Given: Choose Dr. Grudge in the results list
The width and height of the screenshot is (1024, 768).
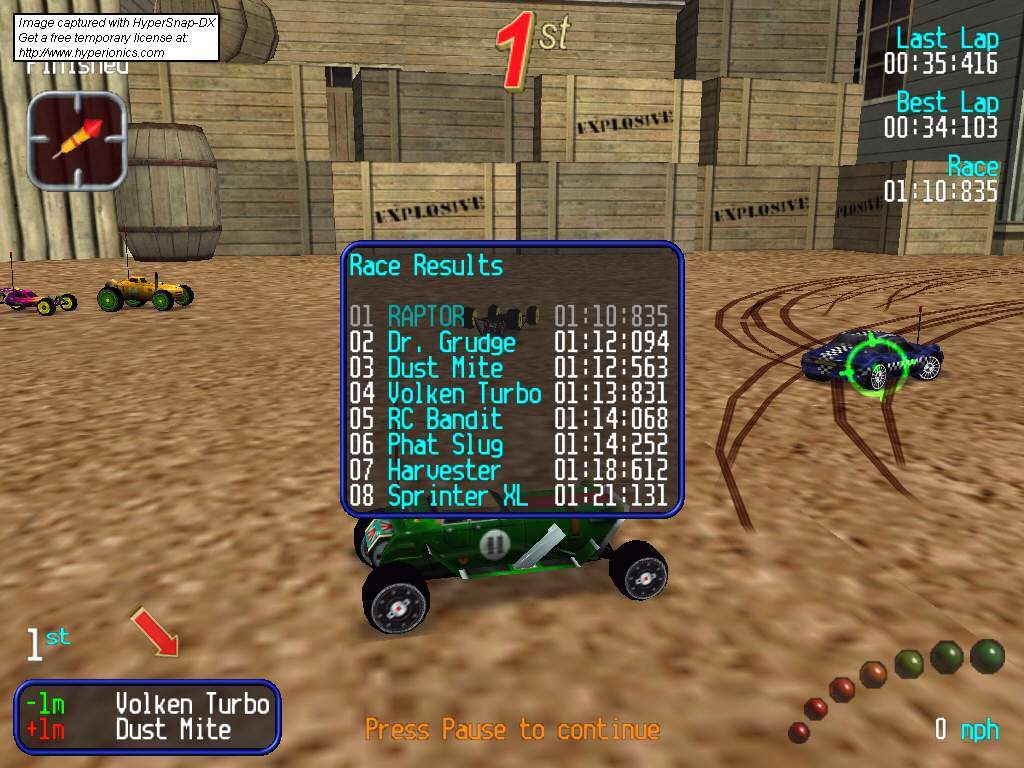Looking at the screenshot, I should point(508,343).
